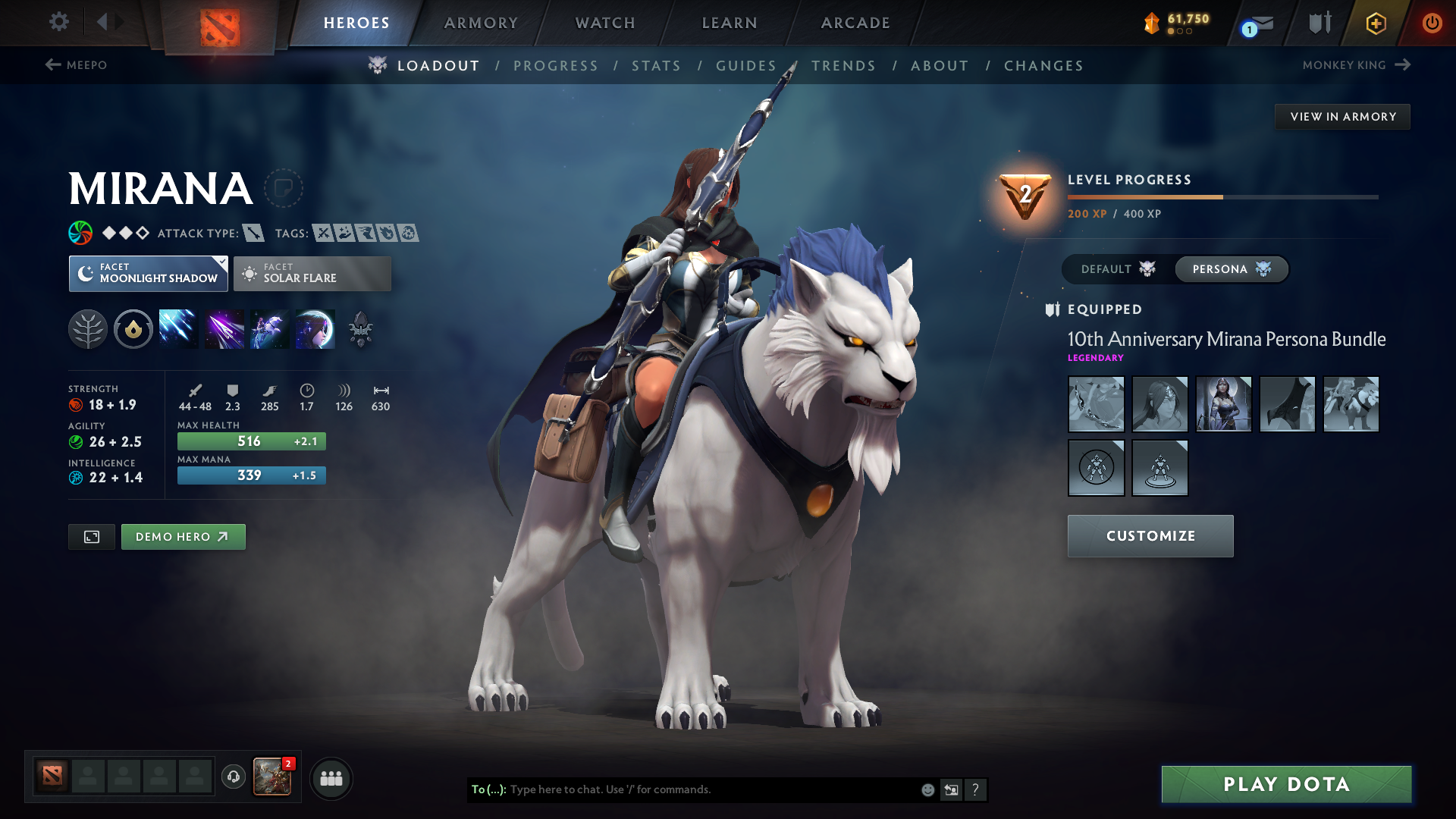Click the Moonlight Shadow ultimate ability icon

[315, 328]
